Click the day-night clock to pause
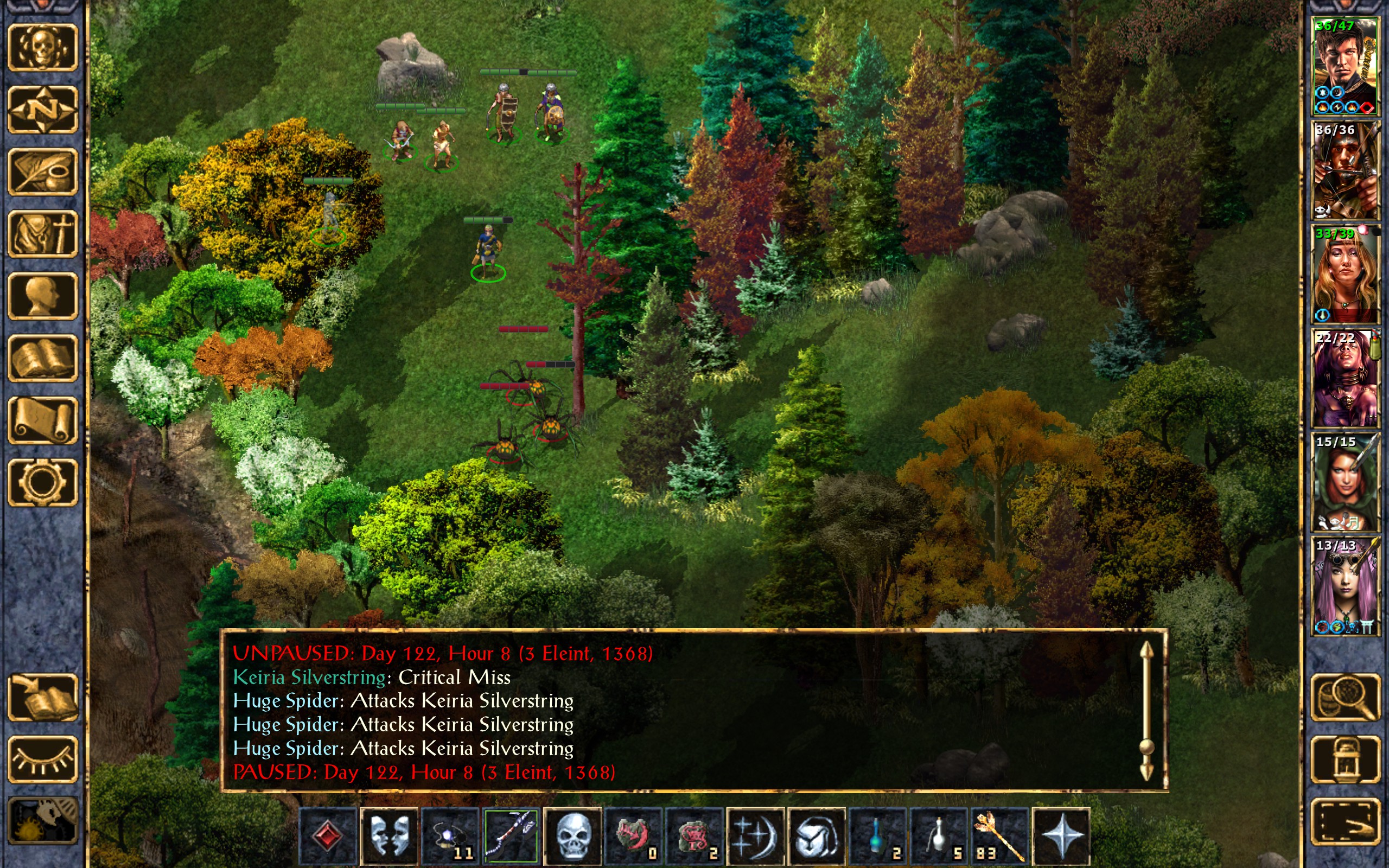This screenshot has width=1389, height=868. pyautogui.click(x=42, y=821)
